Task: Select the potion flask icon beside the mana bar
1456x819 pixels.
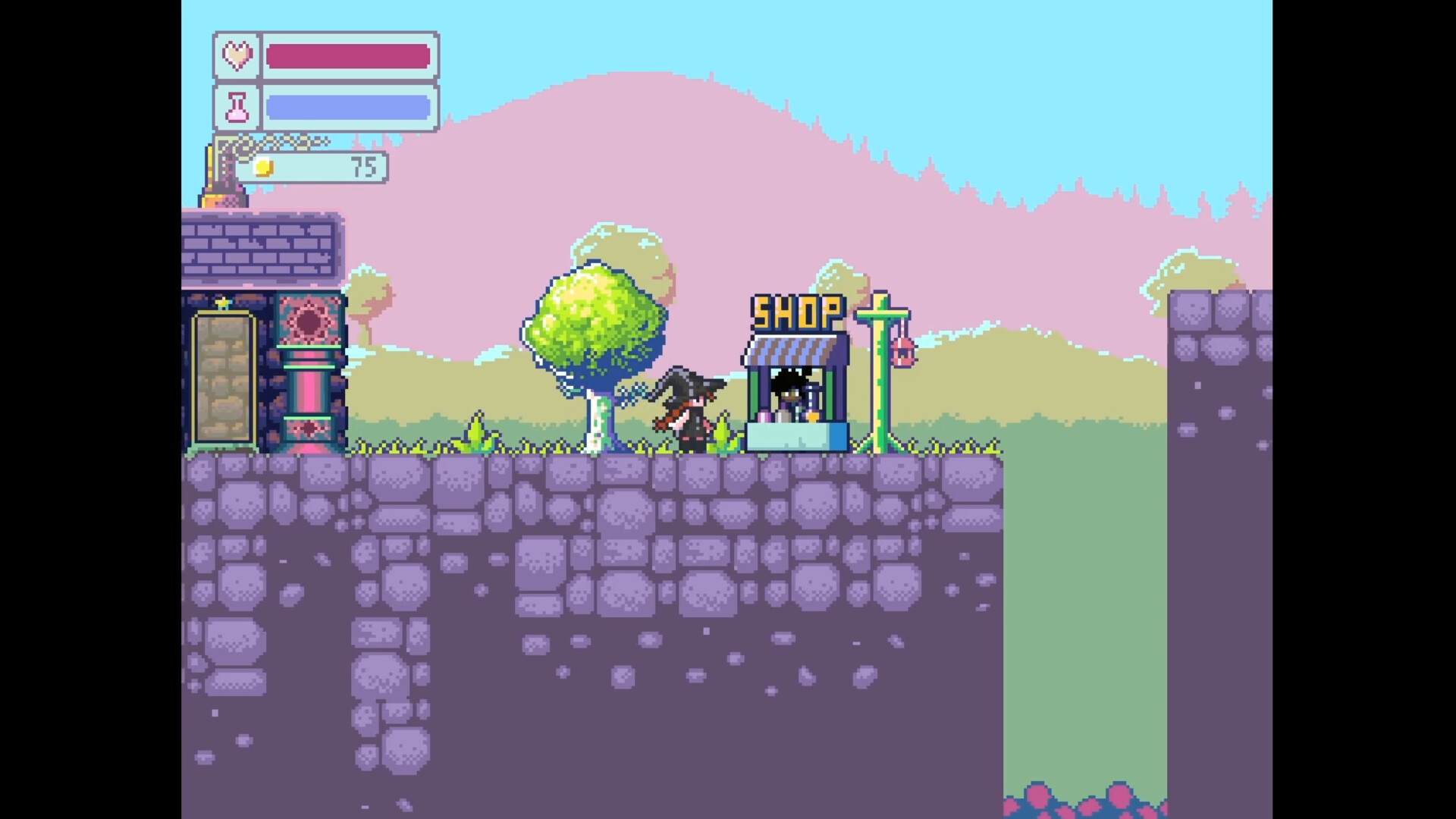Action: pos(236,106)
